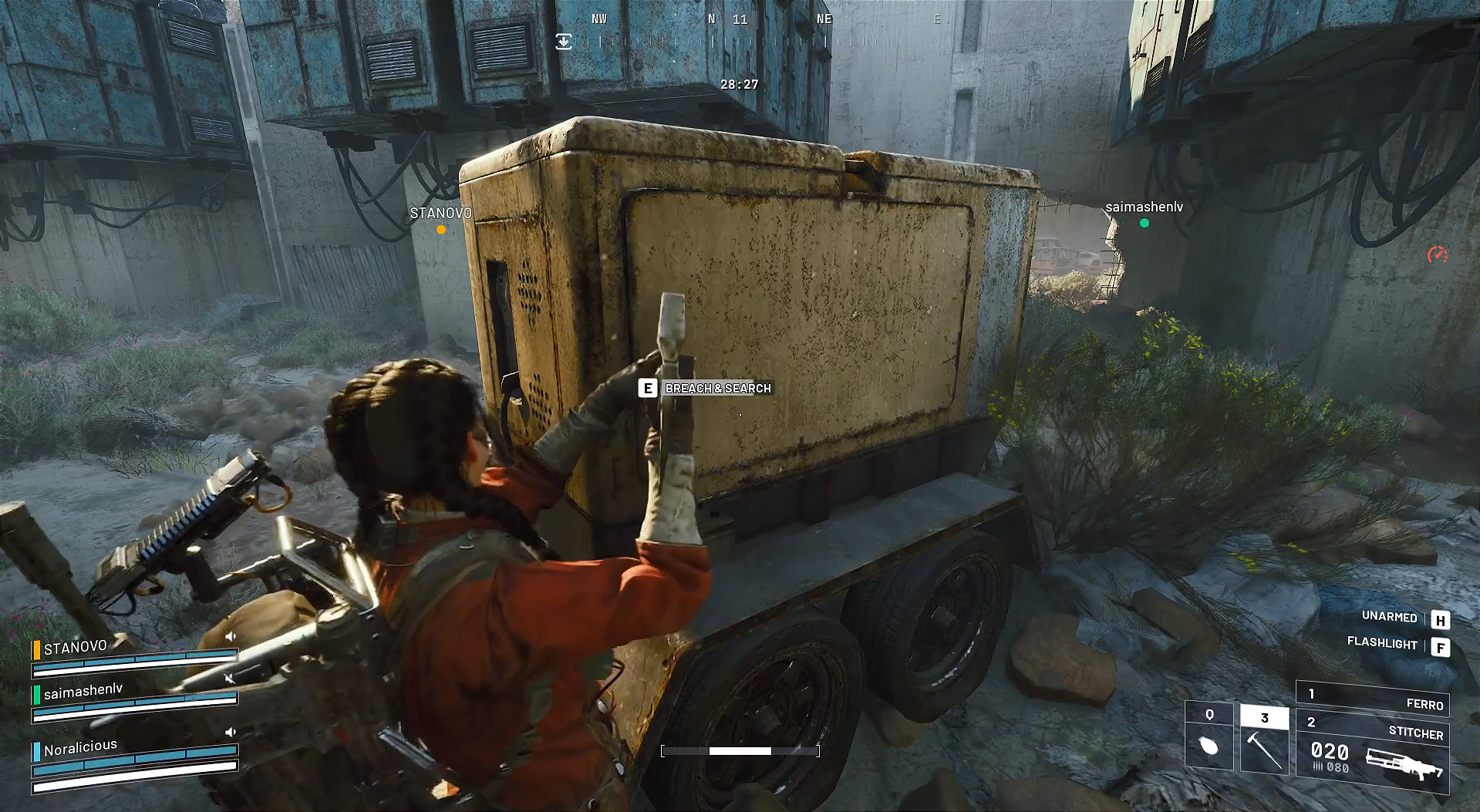This screenshot has width=1480, height=812.
Task: Click the NW marker on the compass bar
Action: [598, 19]
